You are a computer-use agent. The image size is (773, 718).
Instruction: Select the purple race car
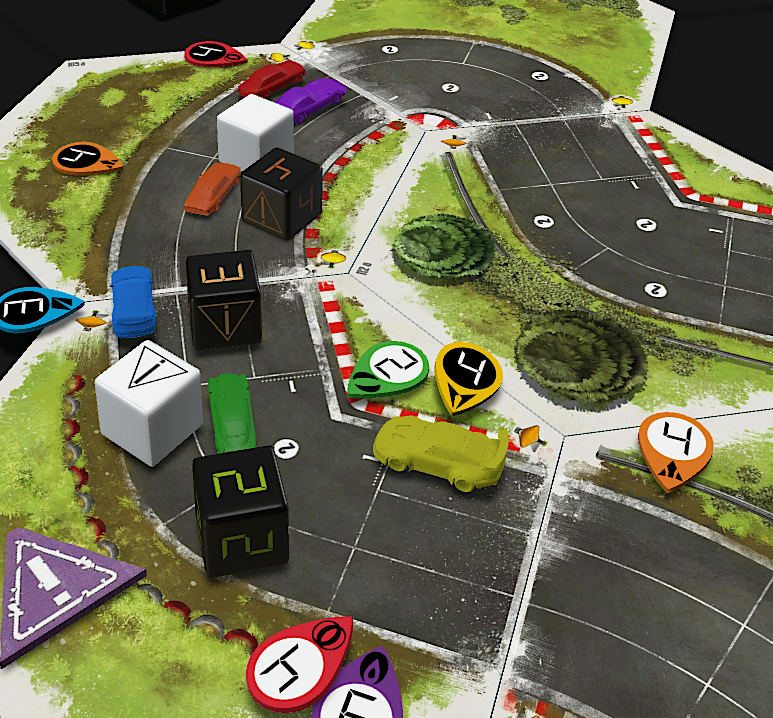click(x=310, y=97)
